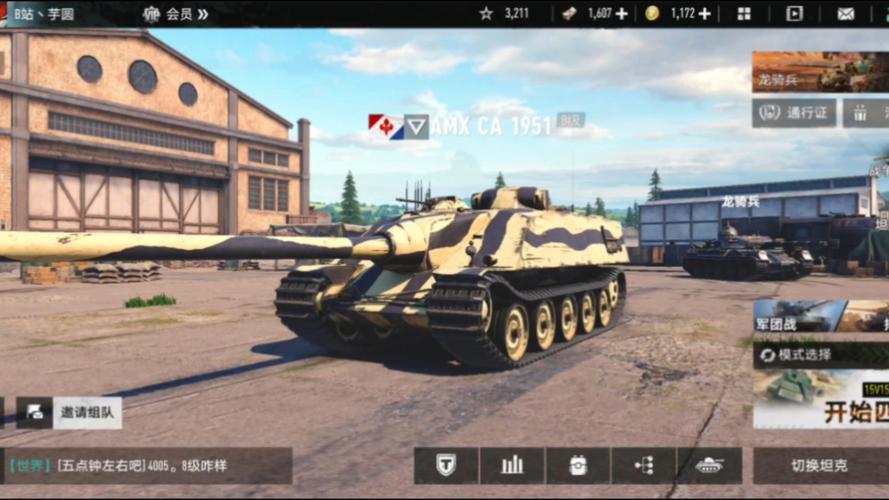Viewport: 889px width, 500px height.
Task: Open the video play icon in top bar
Action: 794,14
